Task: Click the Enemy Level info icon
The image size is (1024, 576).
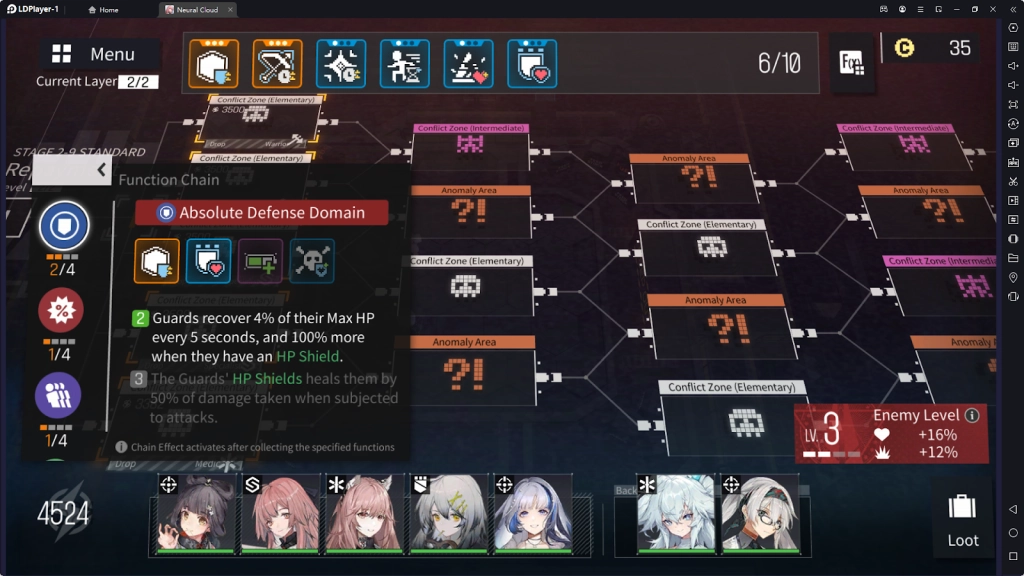Action: click(971, 415)
